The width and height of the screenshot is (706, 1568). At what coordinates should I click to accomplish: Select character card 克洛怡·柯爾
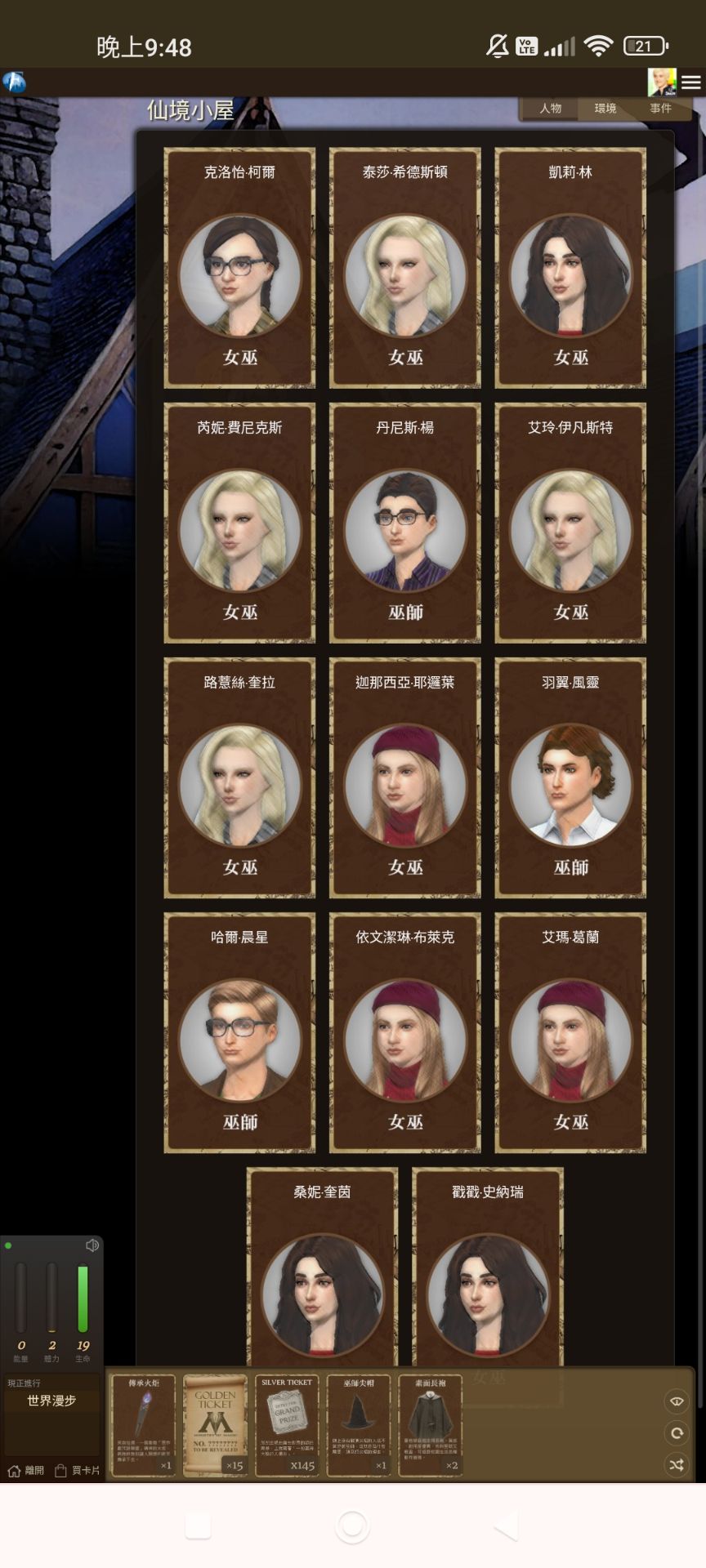[x=239, y=268]
